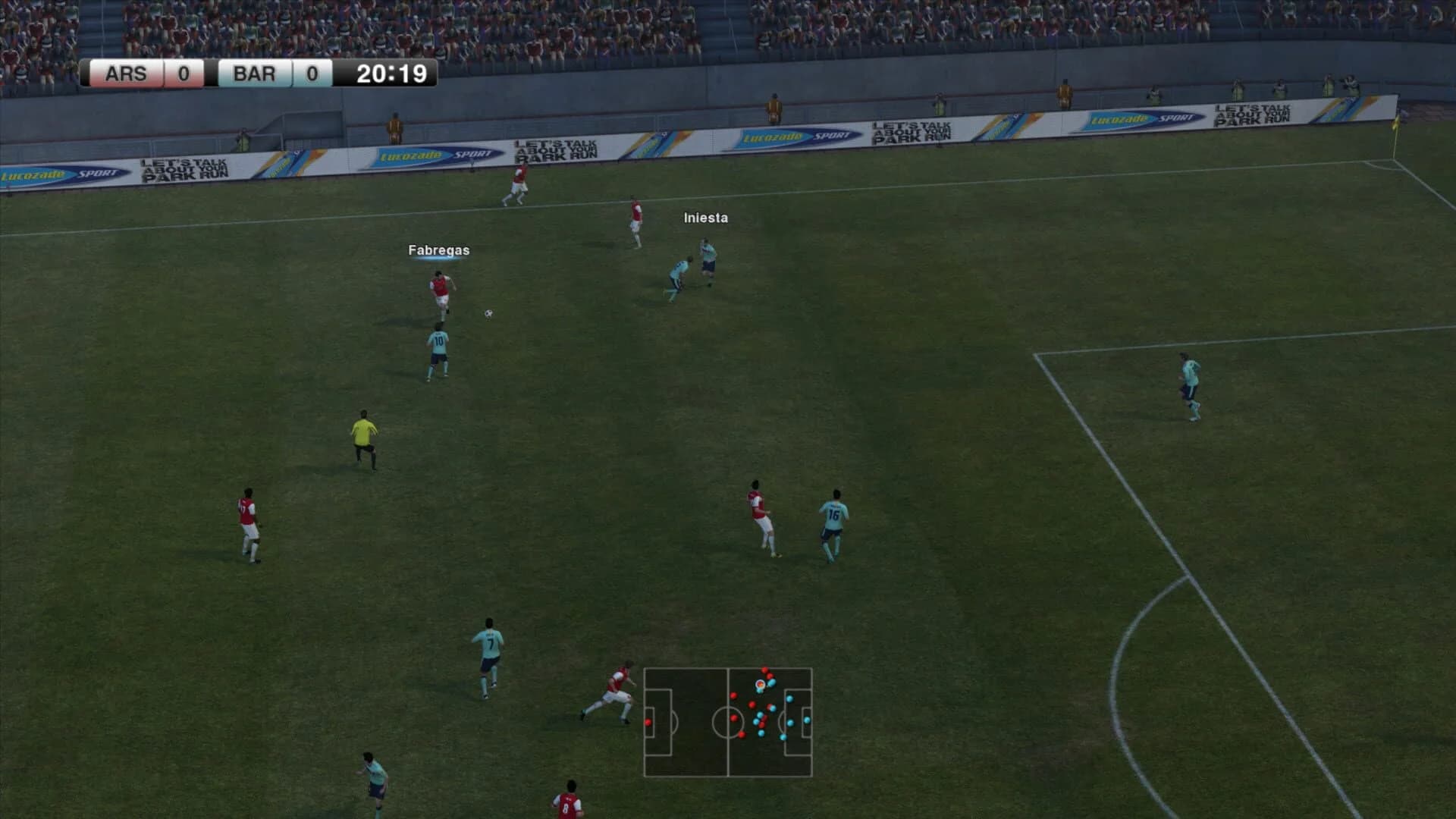Select the Fabregas player name label

point(438,248)
